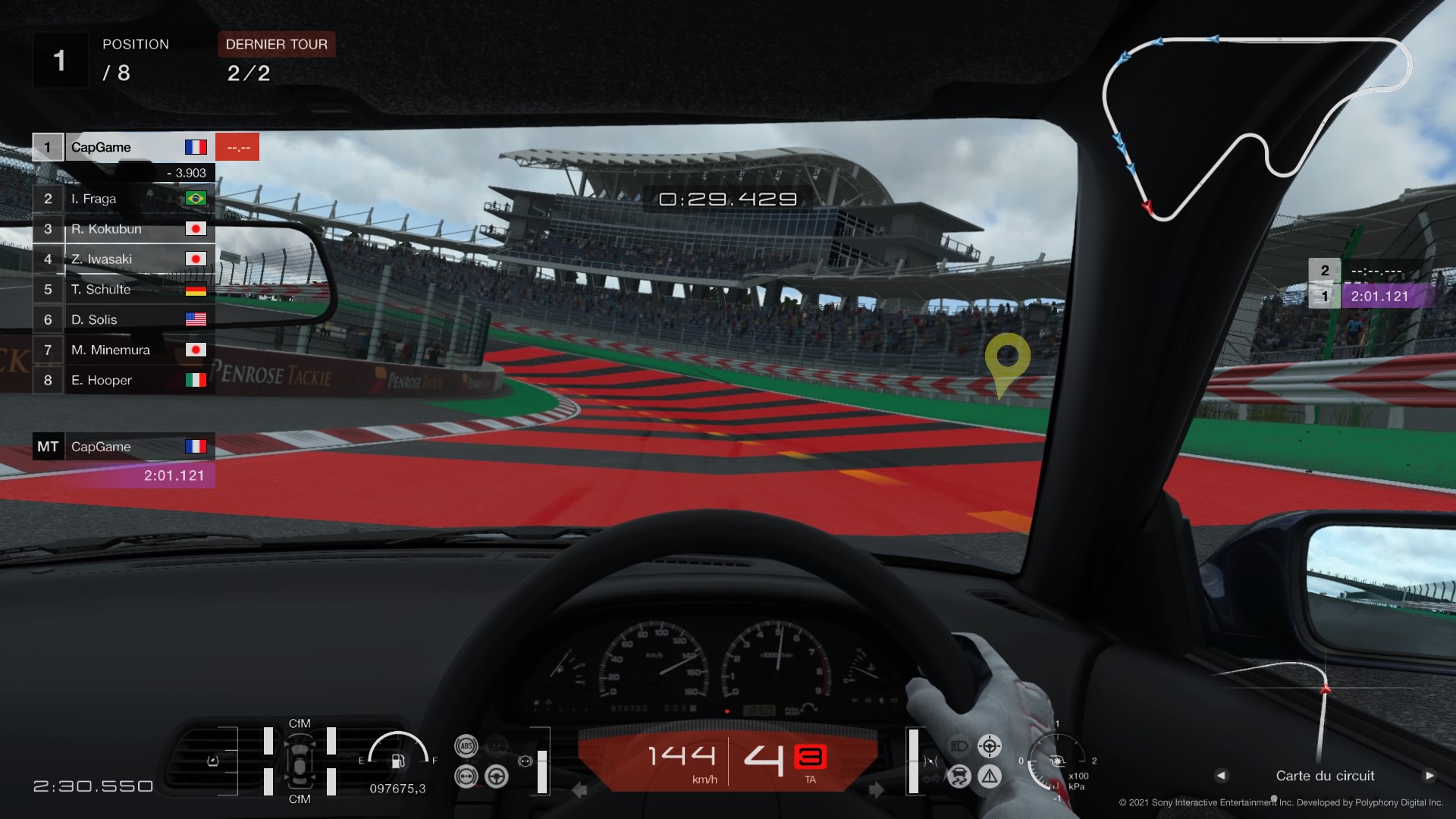The width and height of the screenshot is (1456, 819).
Task: Select I. Fraga in the leaderboard
Action: click(x=124, y=199)
